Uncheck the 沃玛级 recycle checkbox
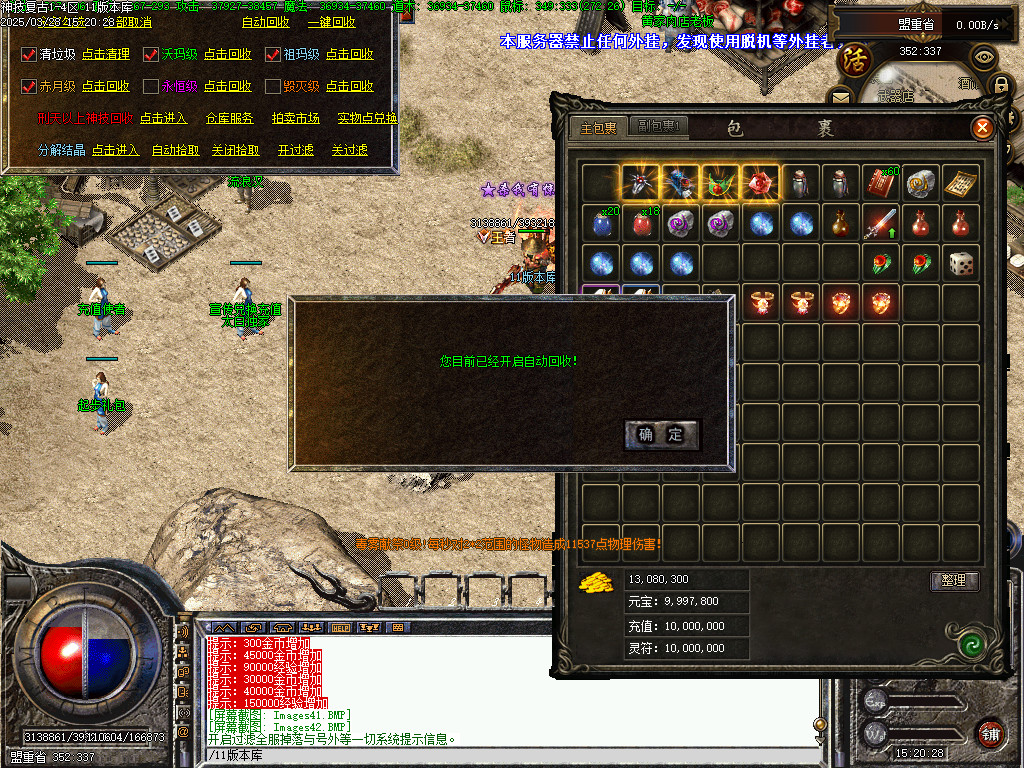This screenshot has height=768, width=1024. (x=151, y=54)
